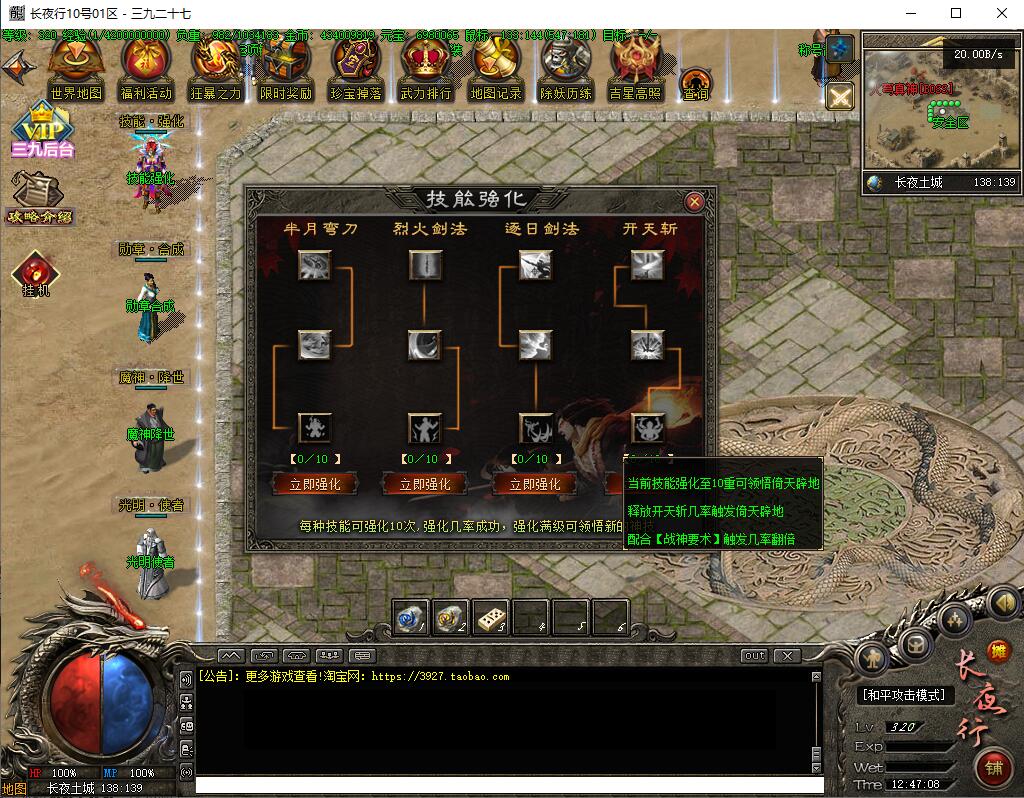Use the blue swirl stone in hotbar slot 1
This screenshot has width=1024, height=798.
pos(410,617)
